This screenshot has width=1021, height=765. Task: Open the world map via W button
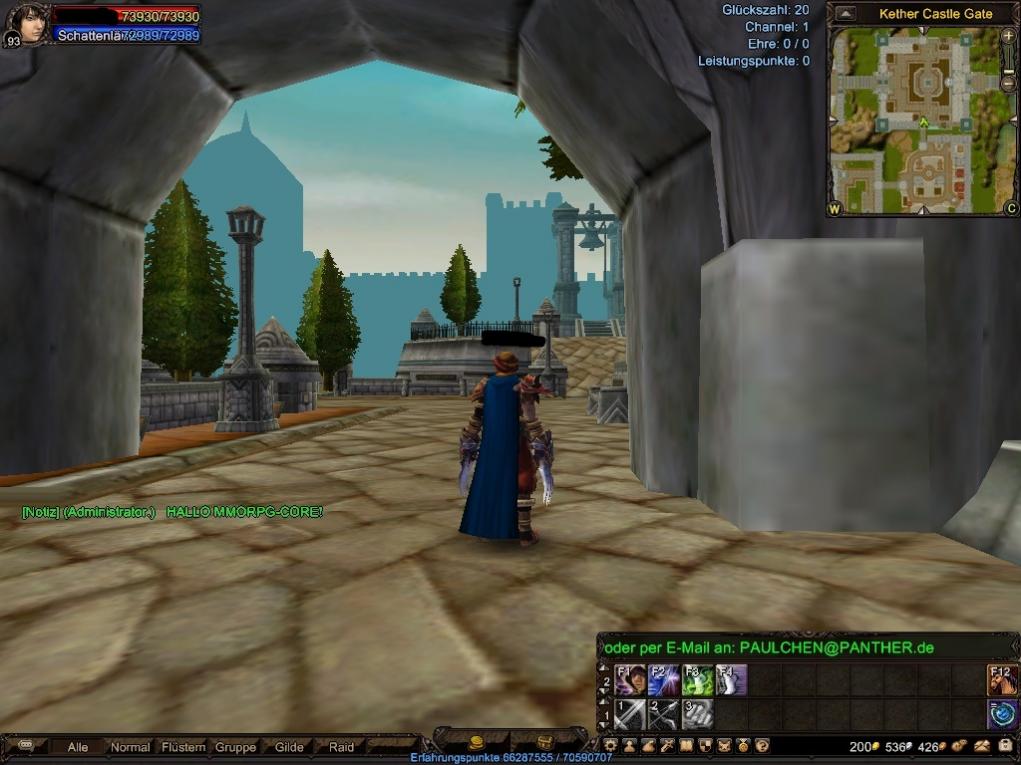click(835, 209)
